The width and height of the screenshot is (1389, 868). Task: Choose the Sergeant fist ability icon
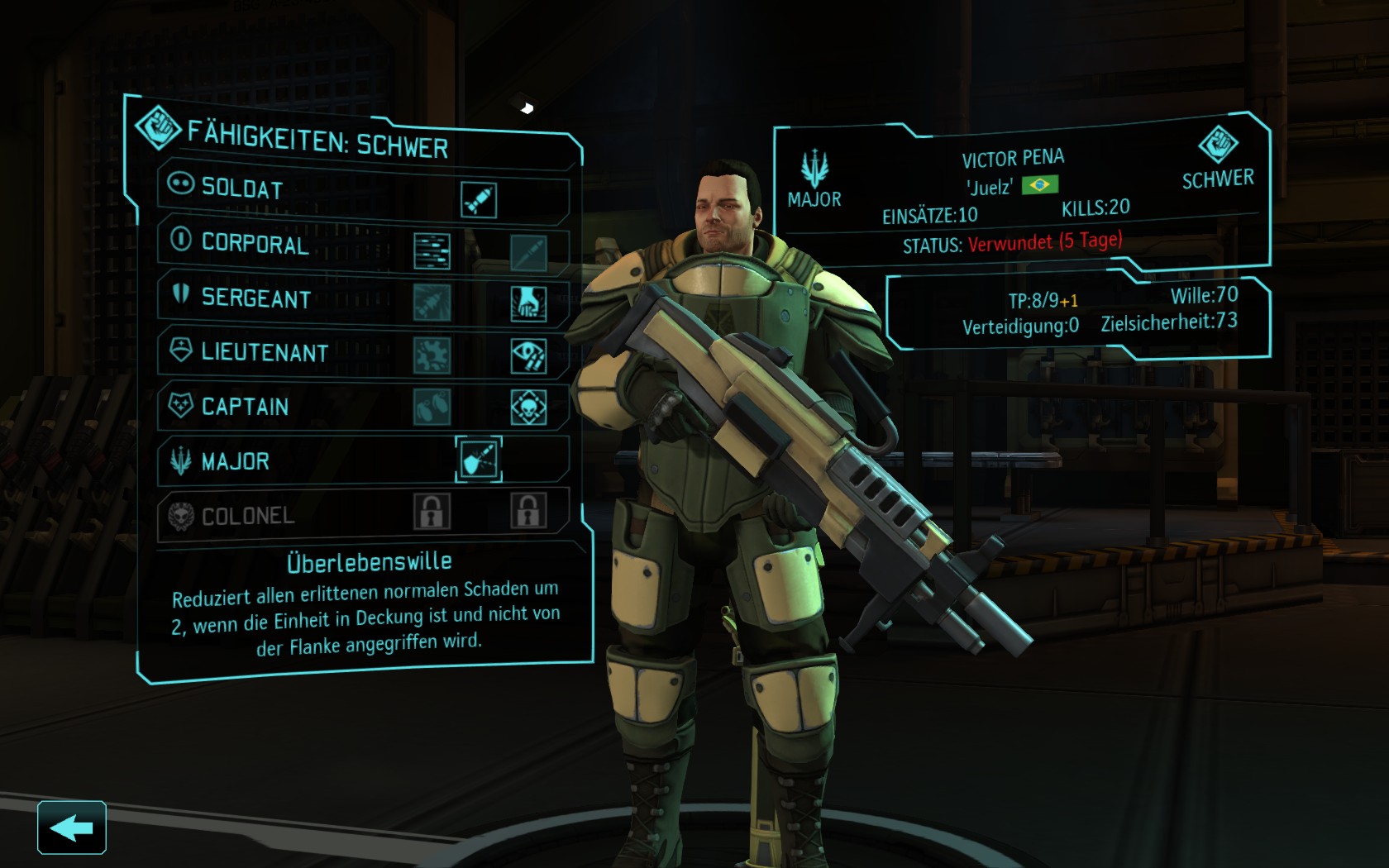point(528,303)
